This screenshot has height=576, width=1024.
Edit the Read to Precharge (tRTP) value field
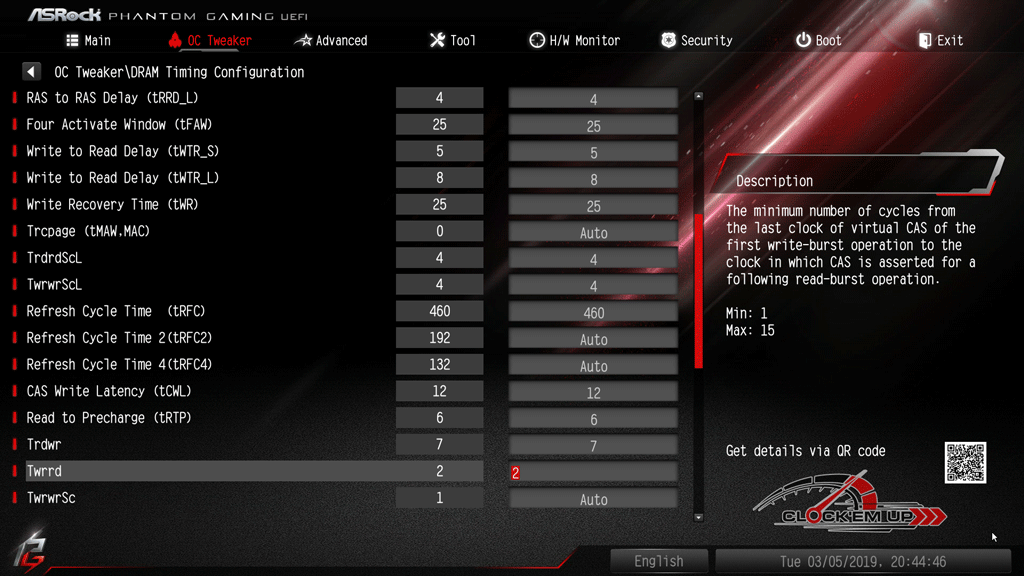[x=593, y=418]
